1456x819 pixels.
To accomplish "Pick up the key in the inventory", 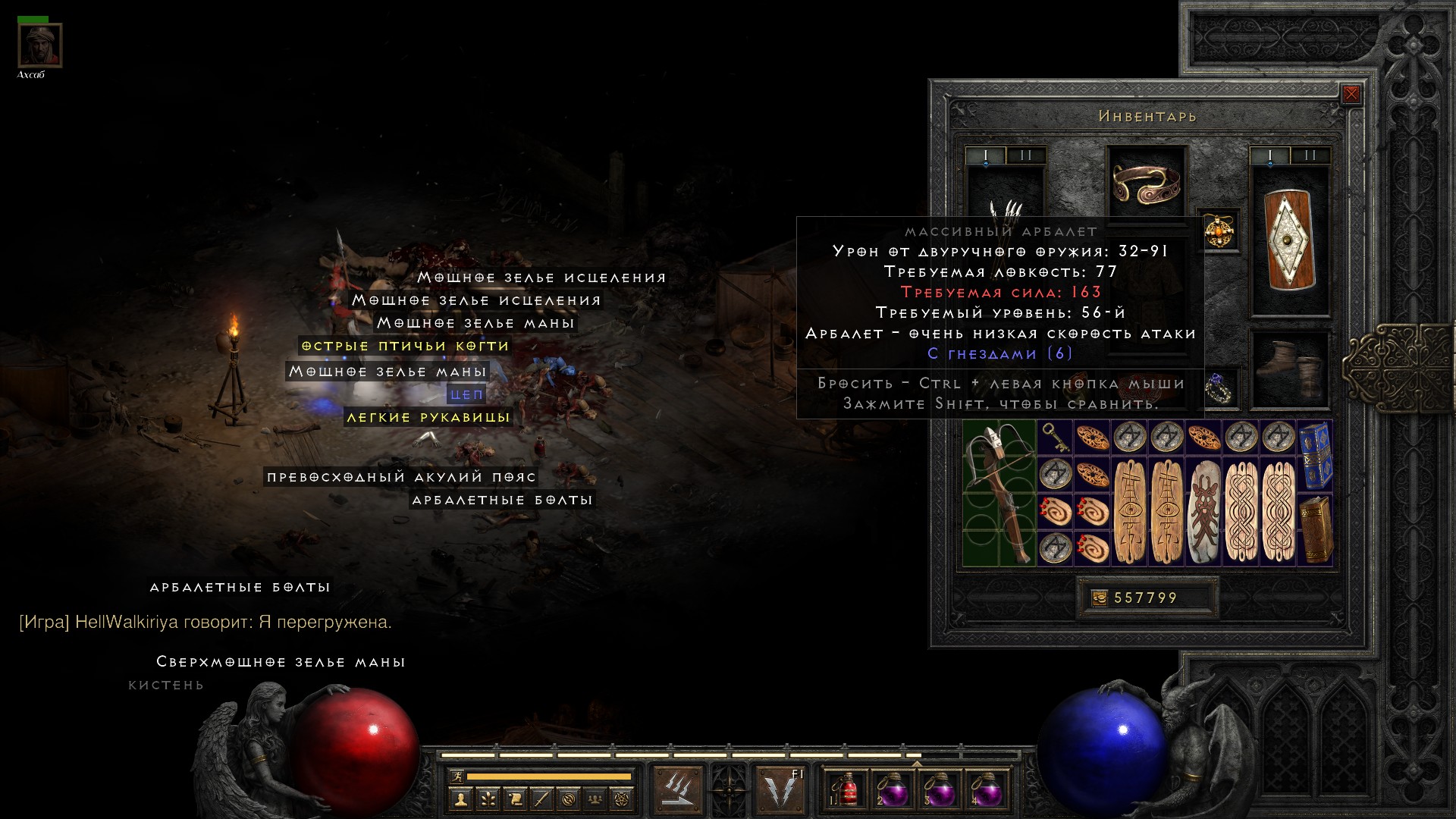I will click(1054, 437).
